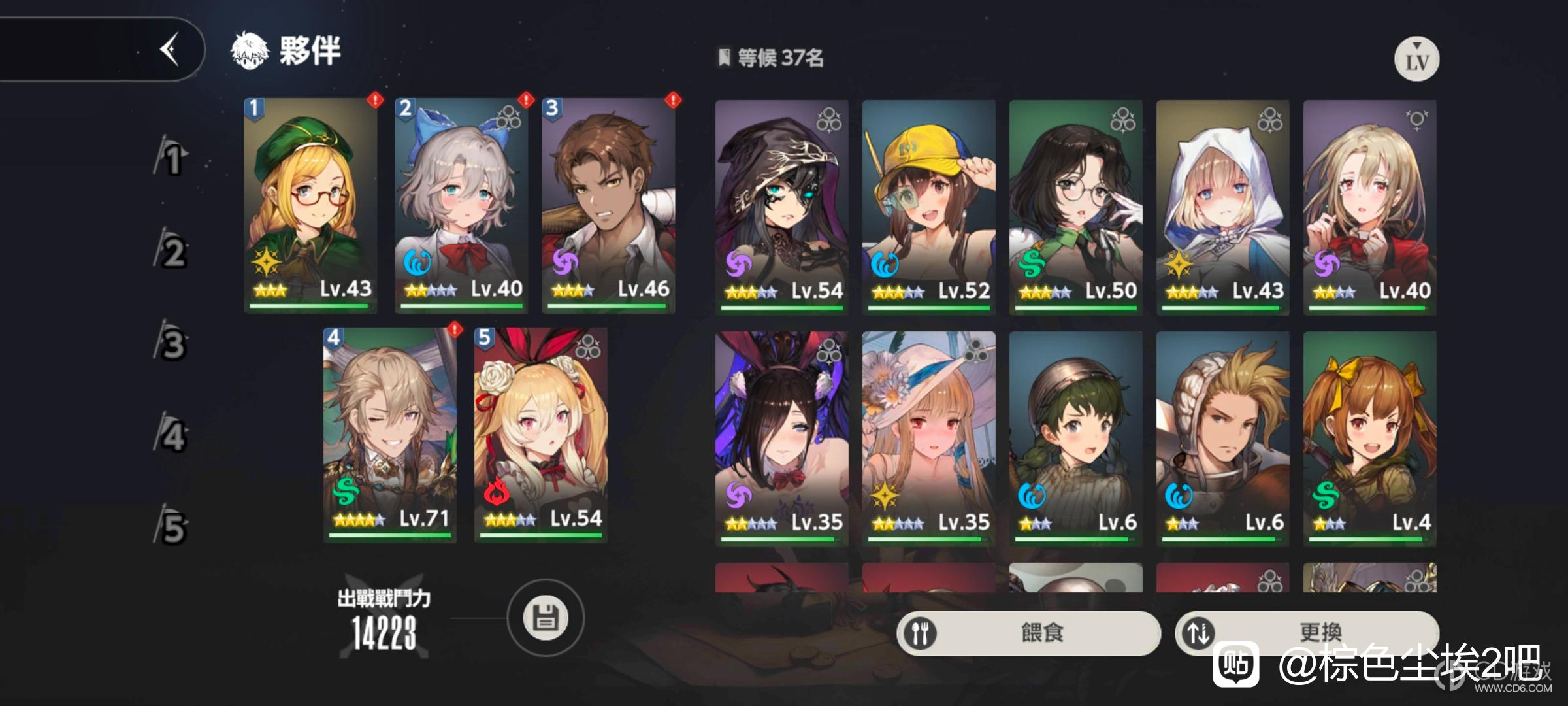This screenshot has width=1568, height=706.
Task: Select slot 3 brown-haired man Lv.46
Action: click(x=608, y=205)
